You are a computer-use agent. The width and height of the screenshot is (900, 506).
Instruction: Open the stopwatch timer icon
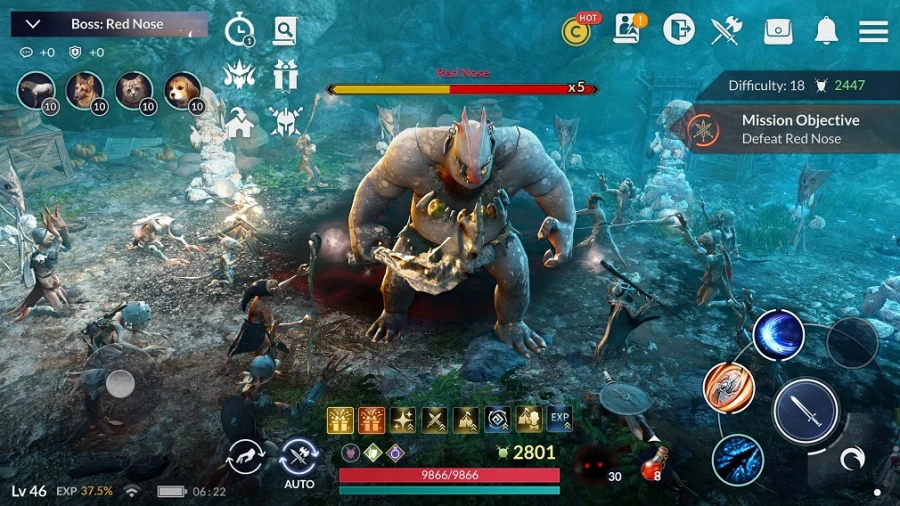(x=239, y=30)
